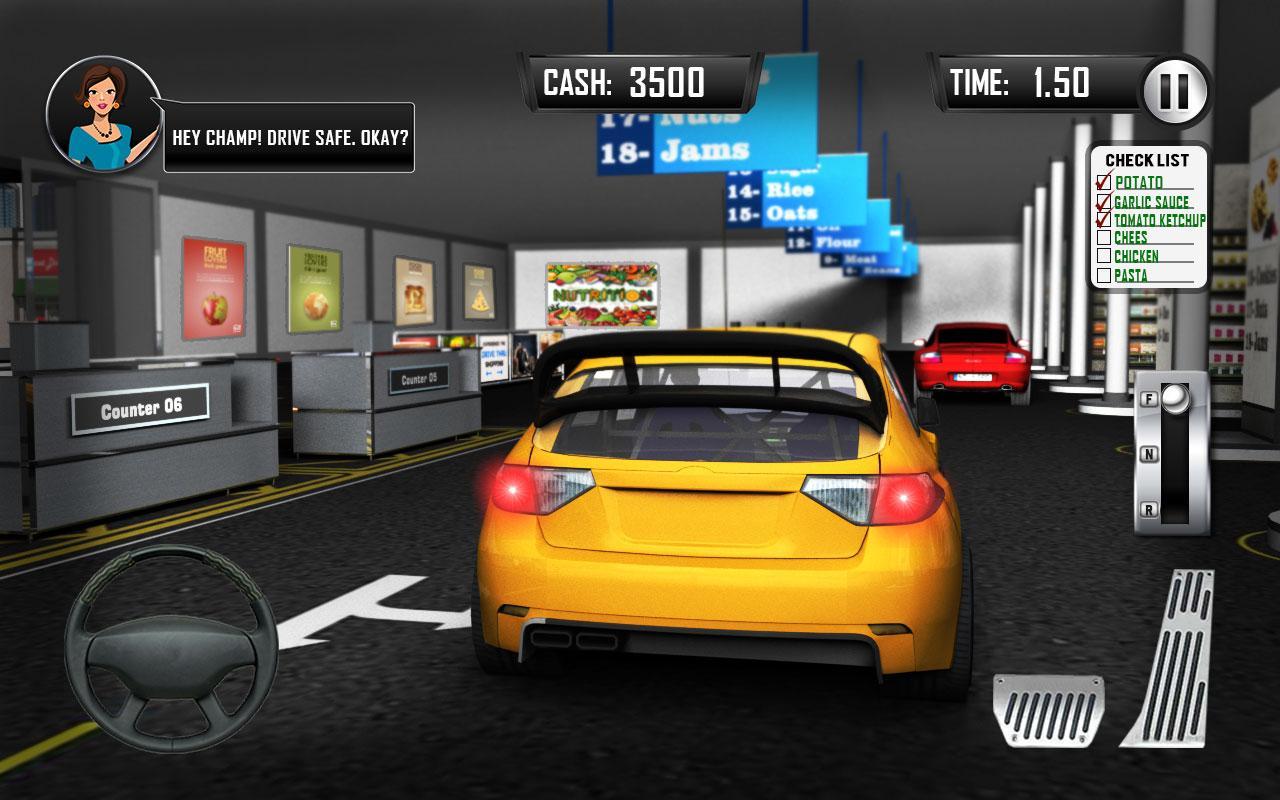Open the Check List panel header
Screen dimensions: 1280x800
tap(1147, 160)
